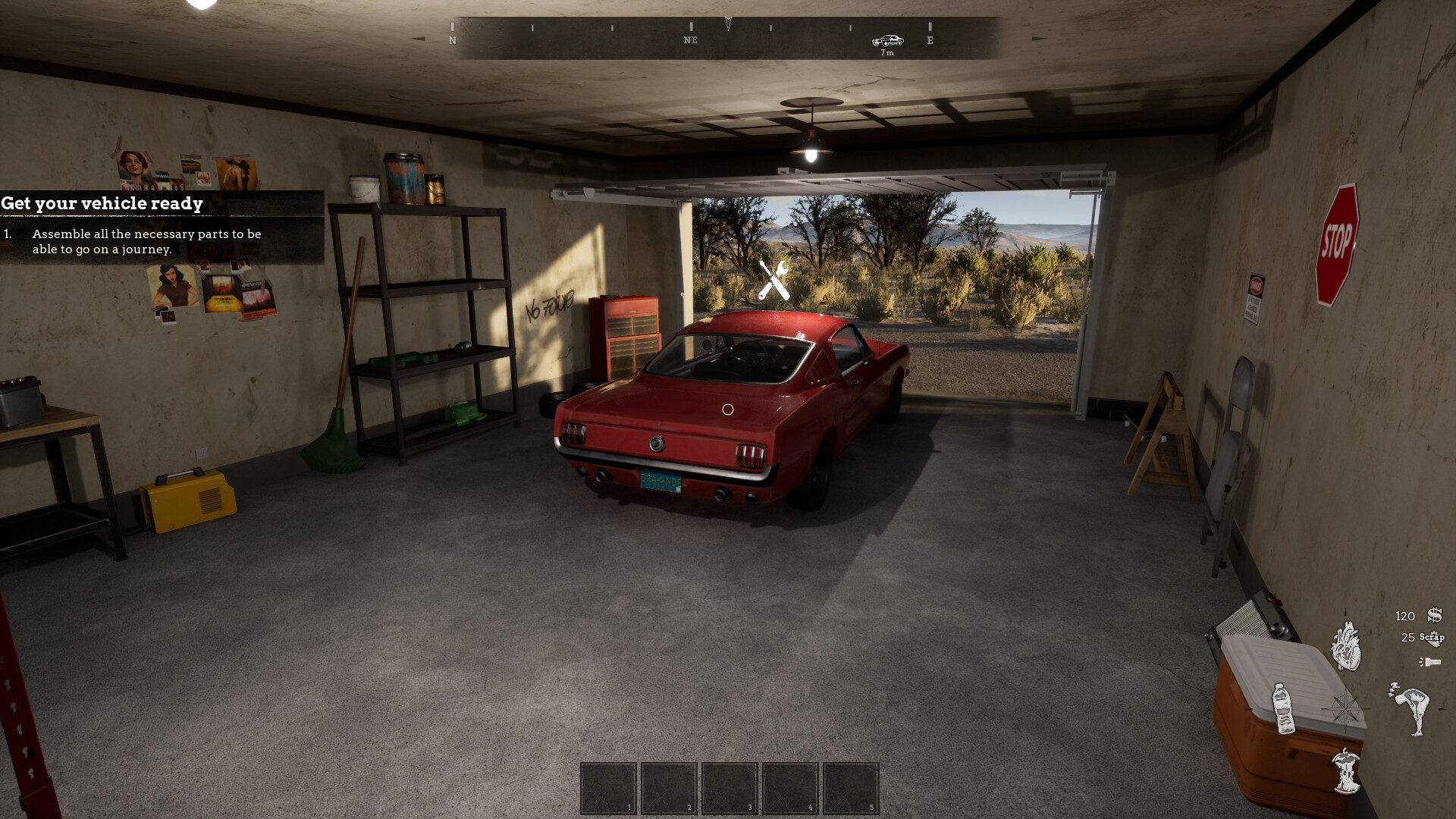Click the Scrap resource icon
The image size is (1456, 819).
click(x=1432, y=639)
